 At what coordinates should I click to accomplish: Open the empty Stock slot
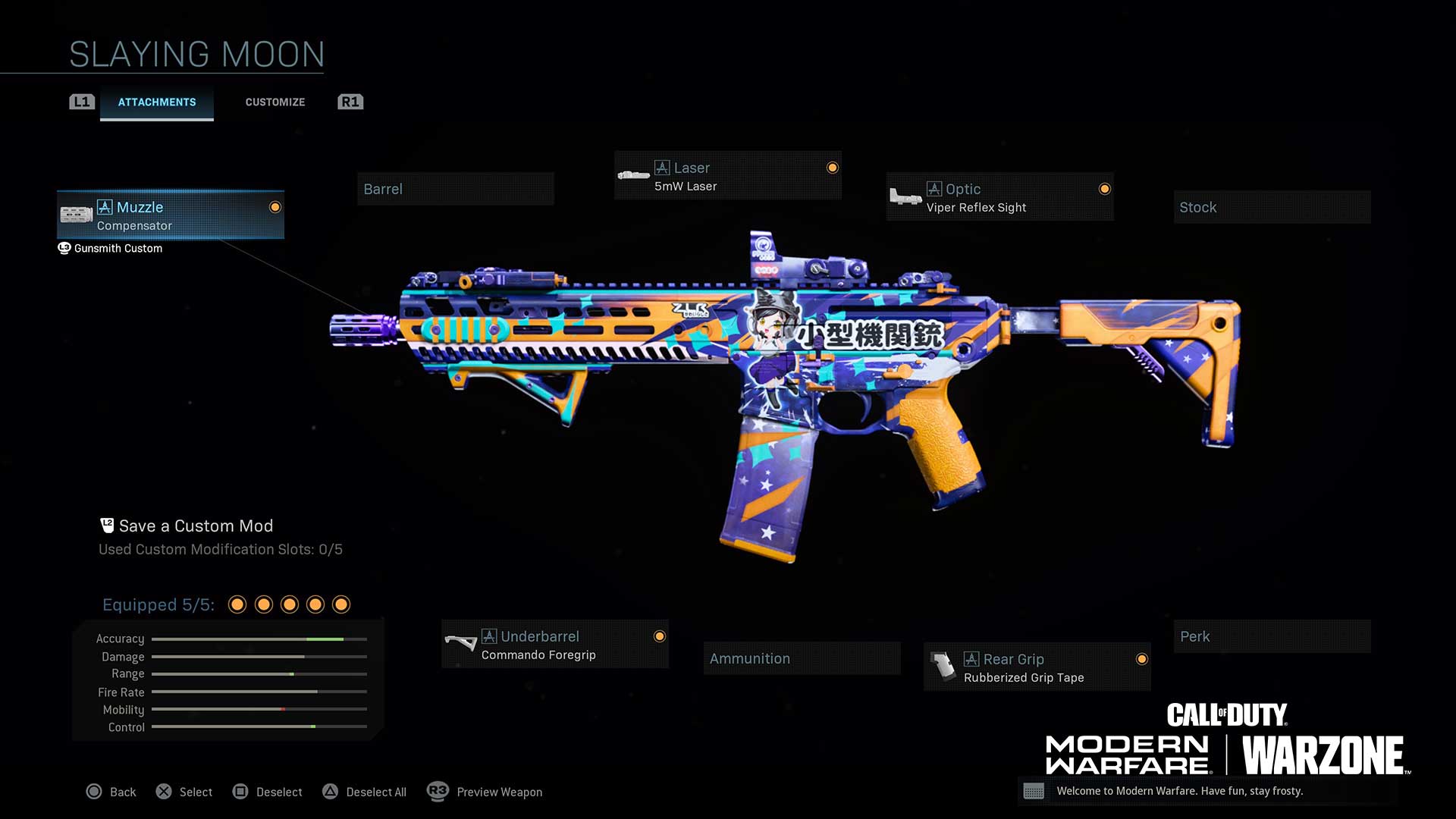(1272, 208)
